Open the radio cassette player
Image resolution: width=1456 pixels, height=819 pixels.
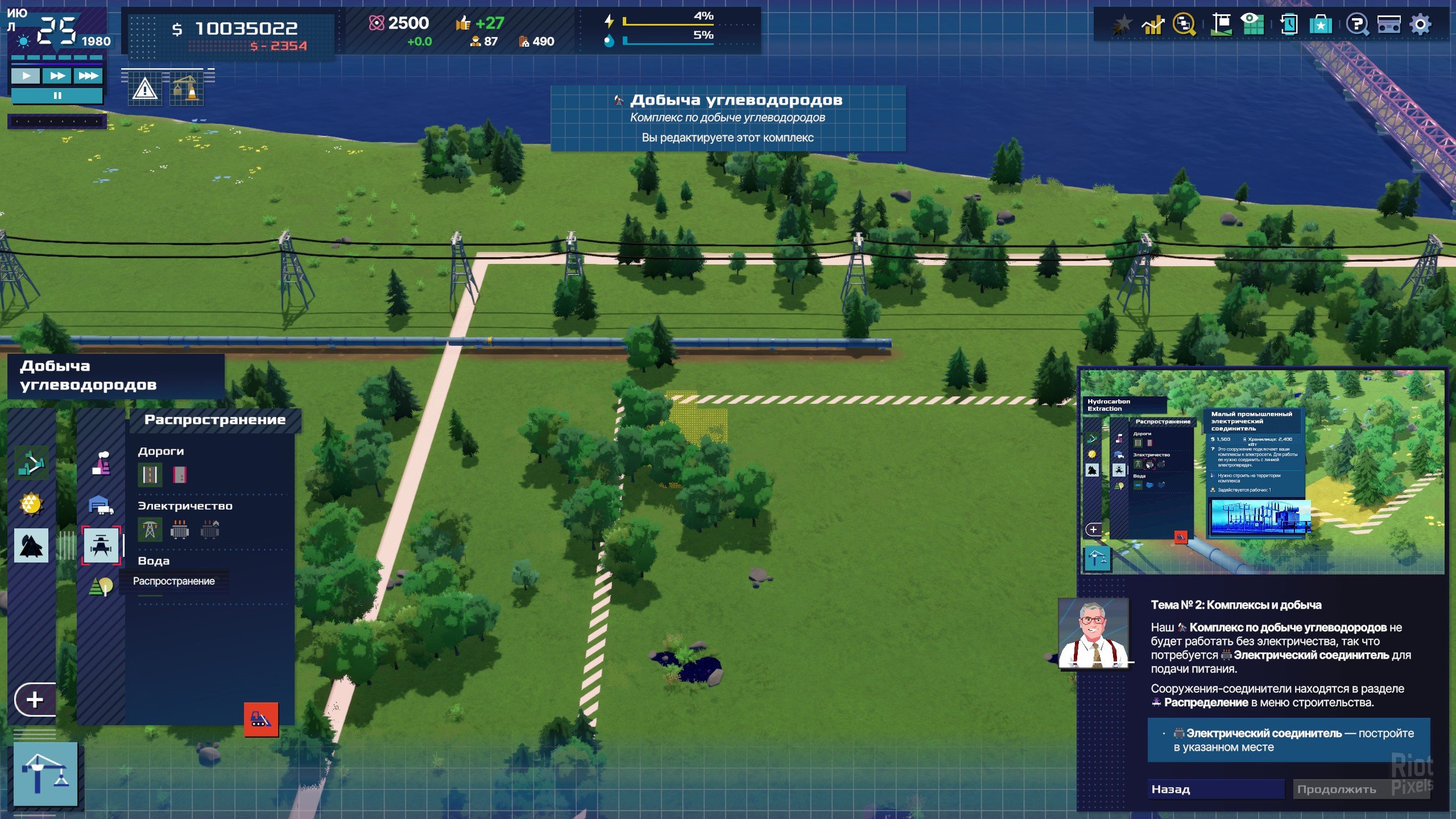[x=1388, y=25]
